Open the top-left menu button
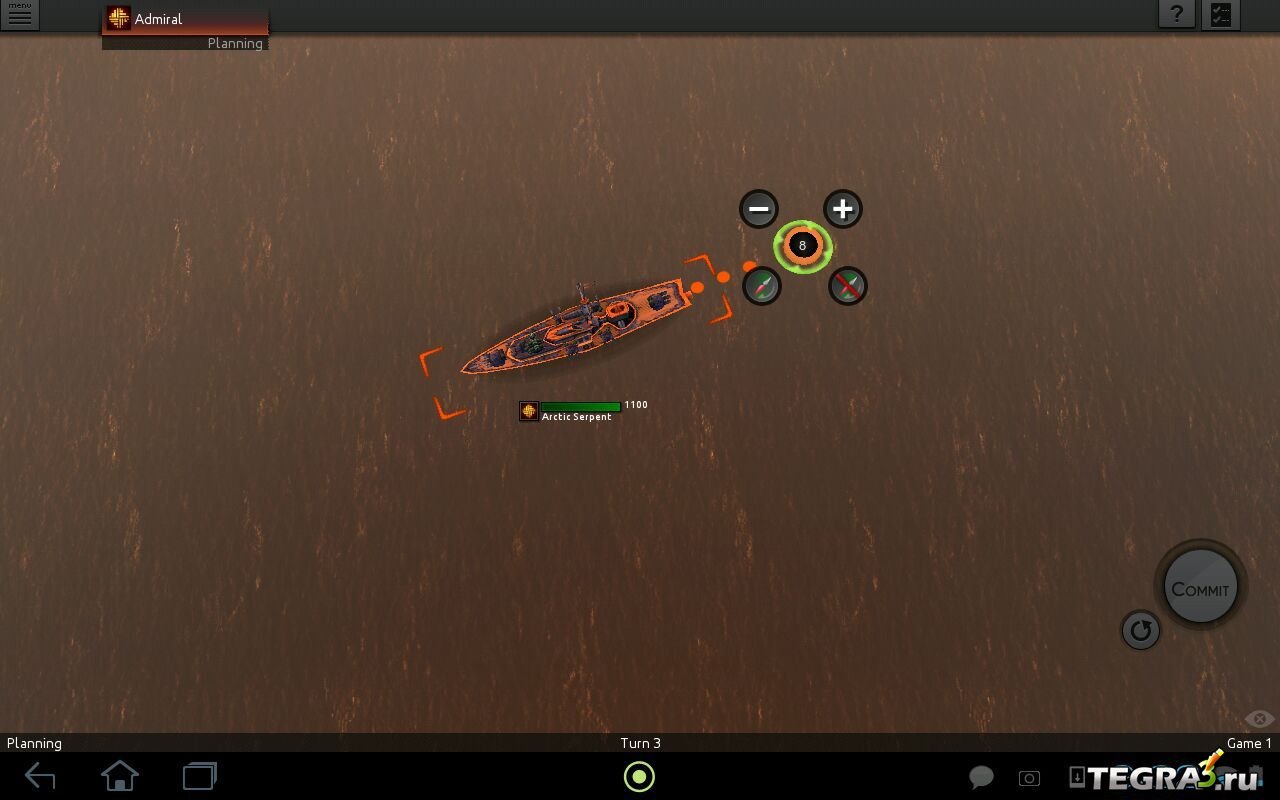Image resolution: width=1280 pixels, height=800 pixels. tap(19, 15)
